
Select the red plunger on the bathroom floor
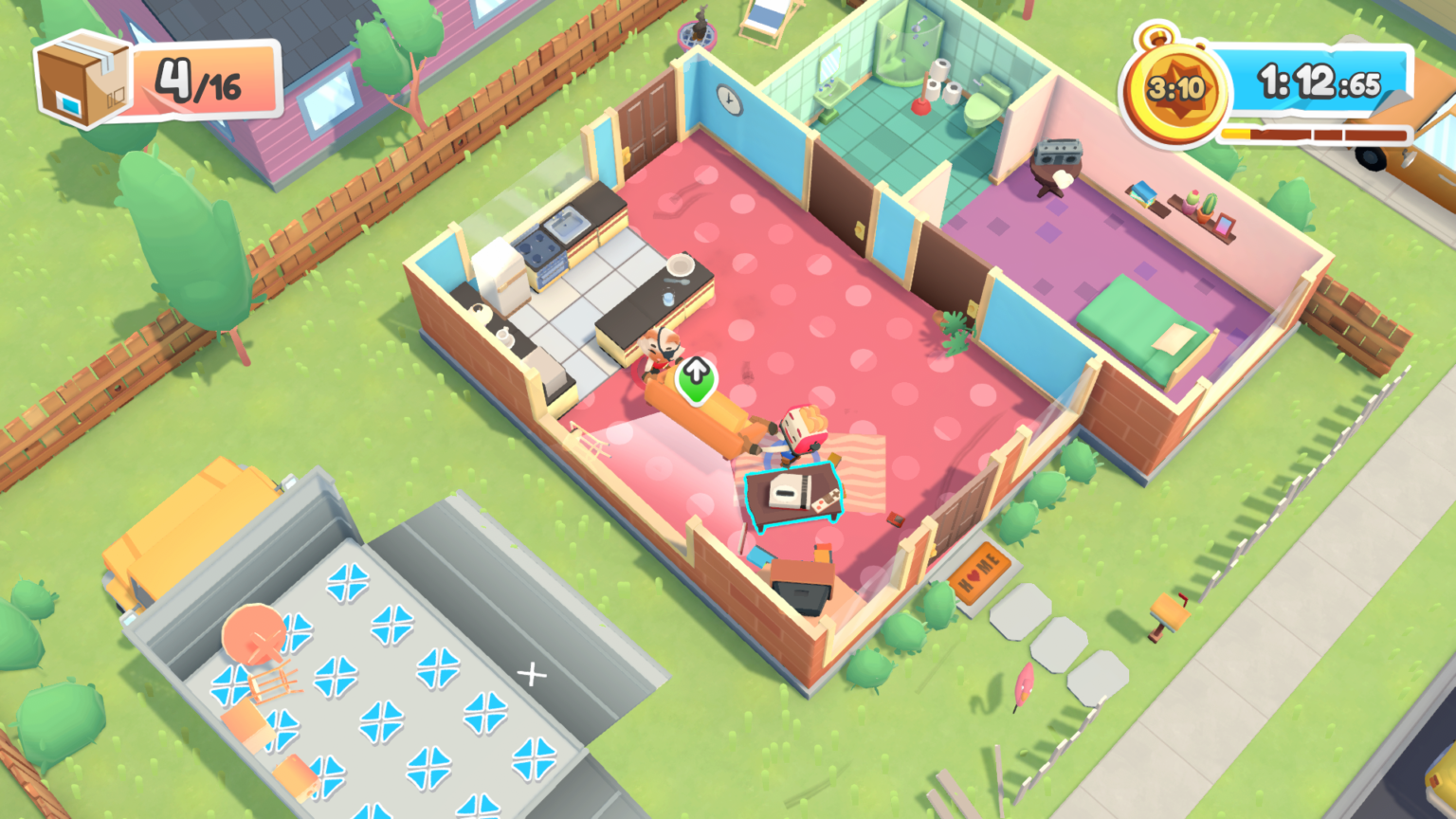point(920,106)
